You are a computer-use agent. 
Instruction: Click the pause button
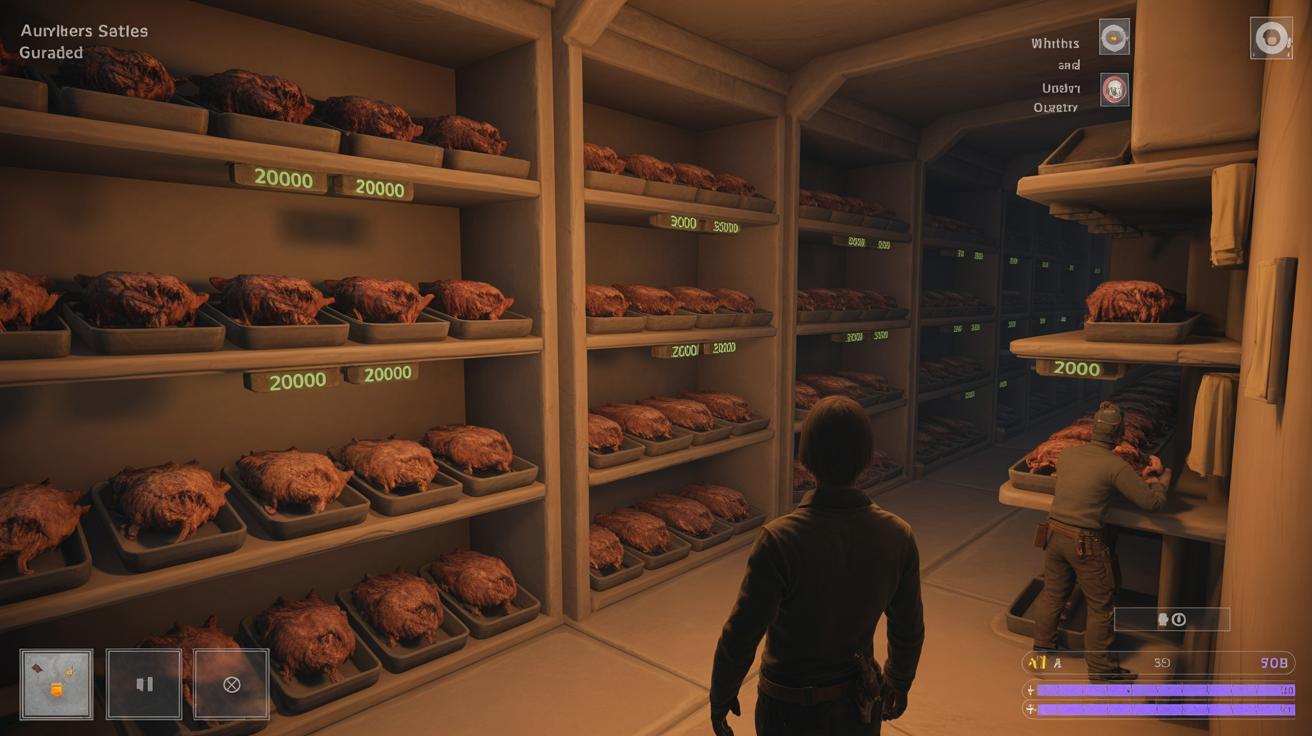[144, 684]
